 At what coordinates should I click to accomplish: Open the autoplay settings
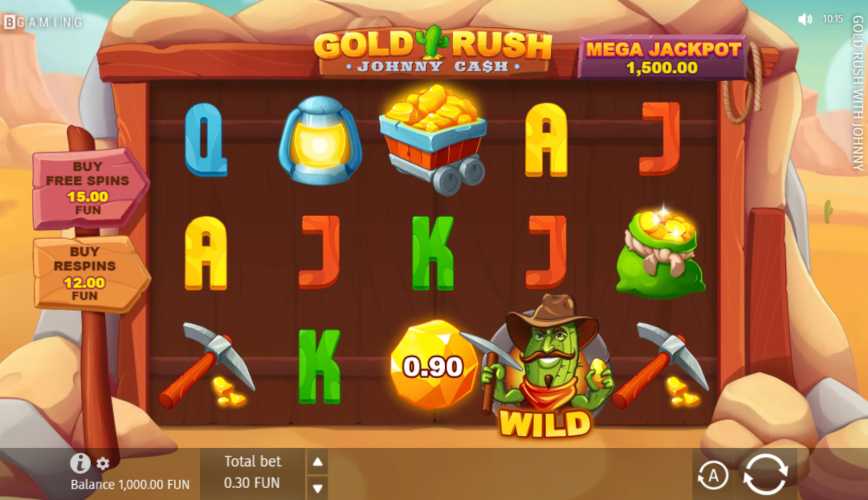tap(713, 475)
